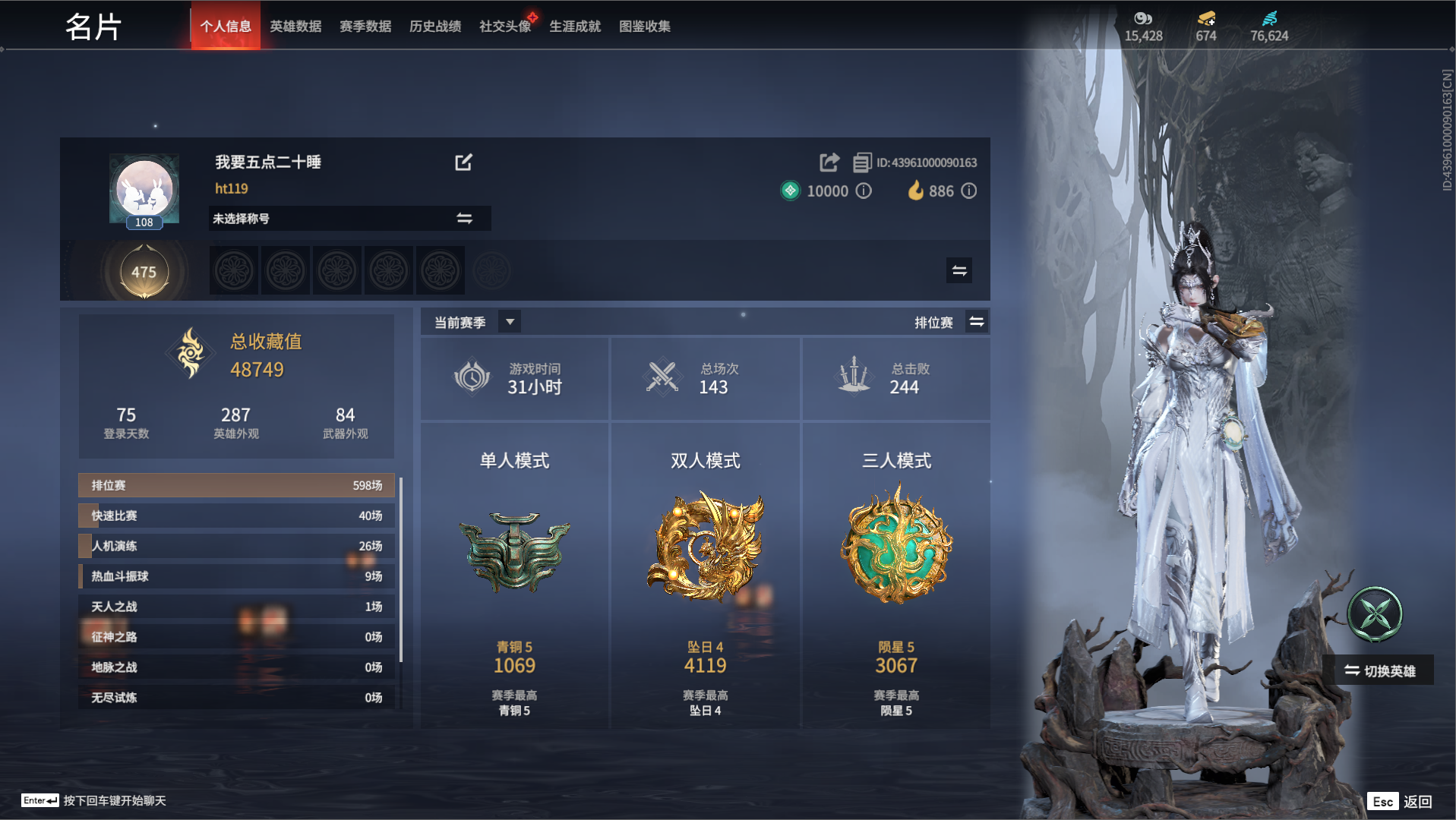The width and height of the screenshot is (1456, 820).
Task: Toggle the 排位赛 mode switch button
Action: (977, 322)
